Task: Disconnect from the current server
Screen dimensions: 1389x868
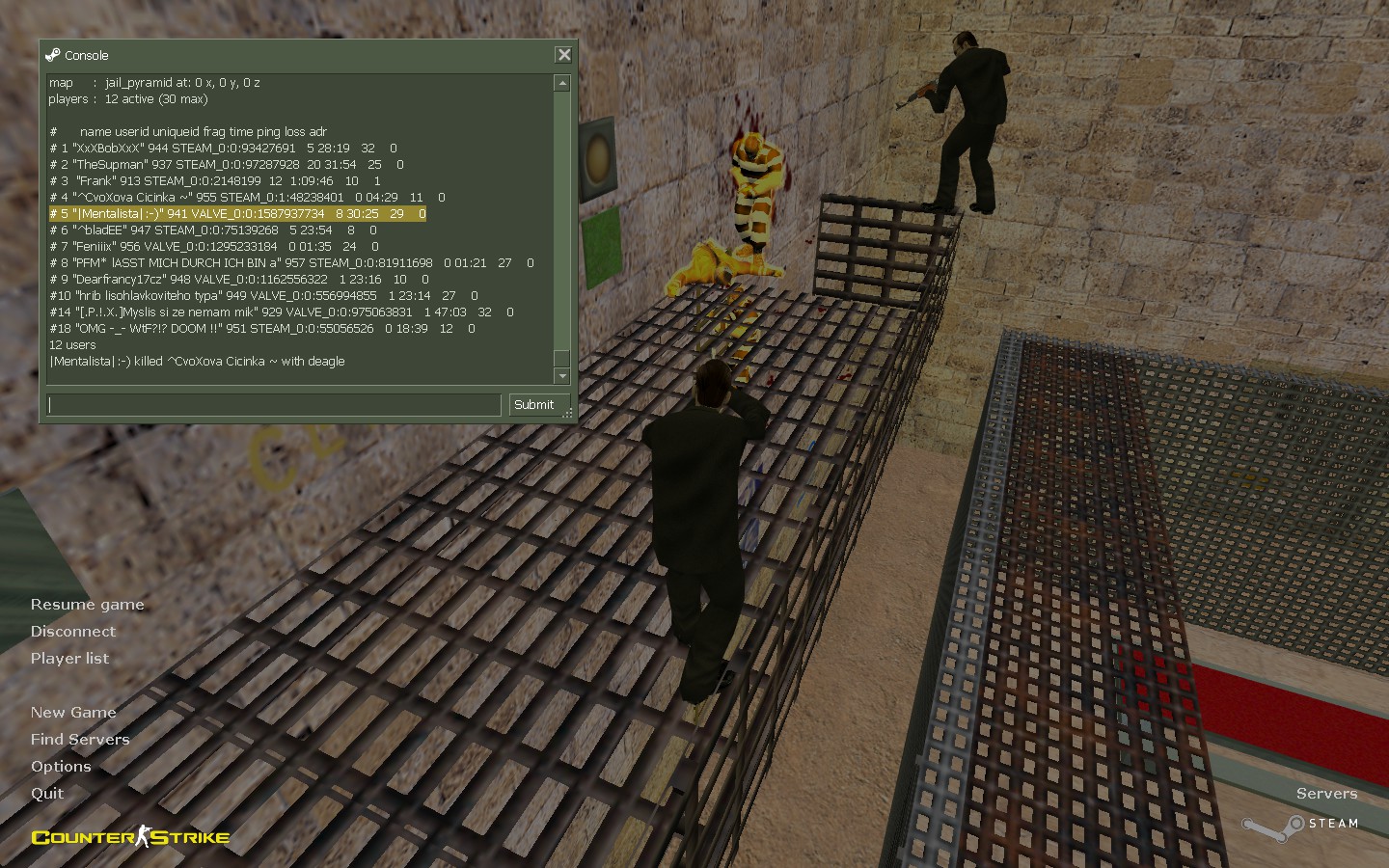Action: point(72,632)
